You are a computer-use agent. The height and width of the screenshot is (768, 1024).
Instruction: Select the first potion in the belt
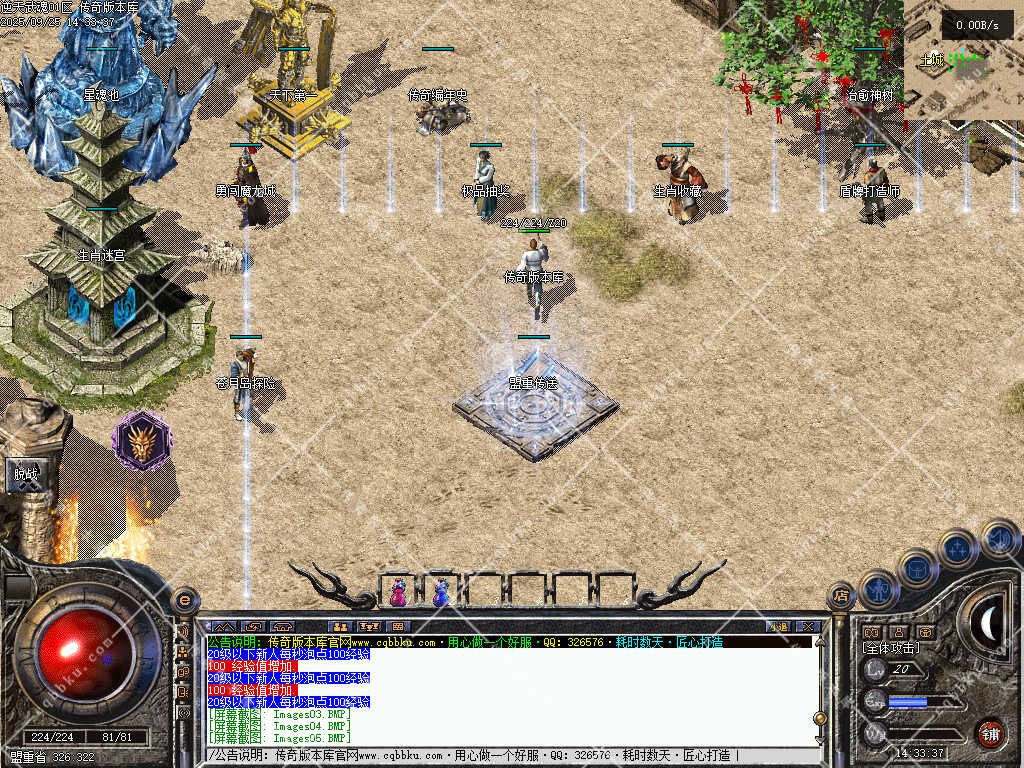click(398, 592)
